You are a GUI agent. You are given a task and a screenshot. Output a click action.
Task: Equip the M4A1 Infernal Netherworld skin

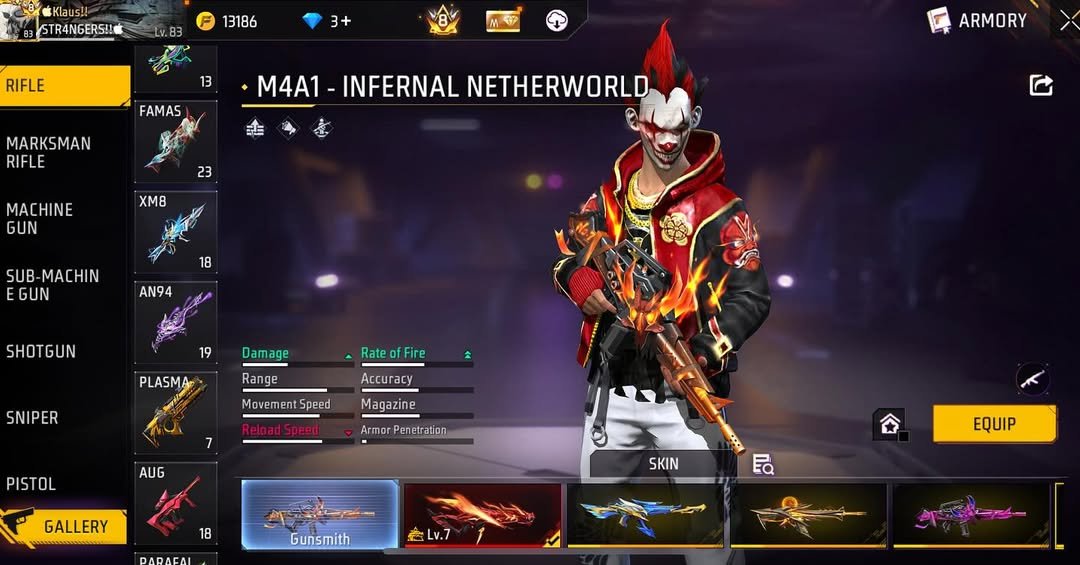click(x=994, y=424)
